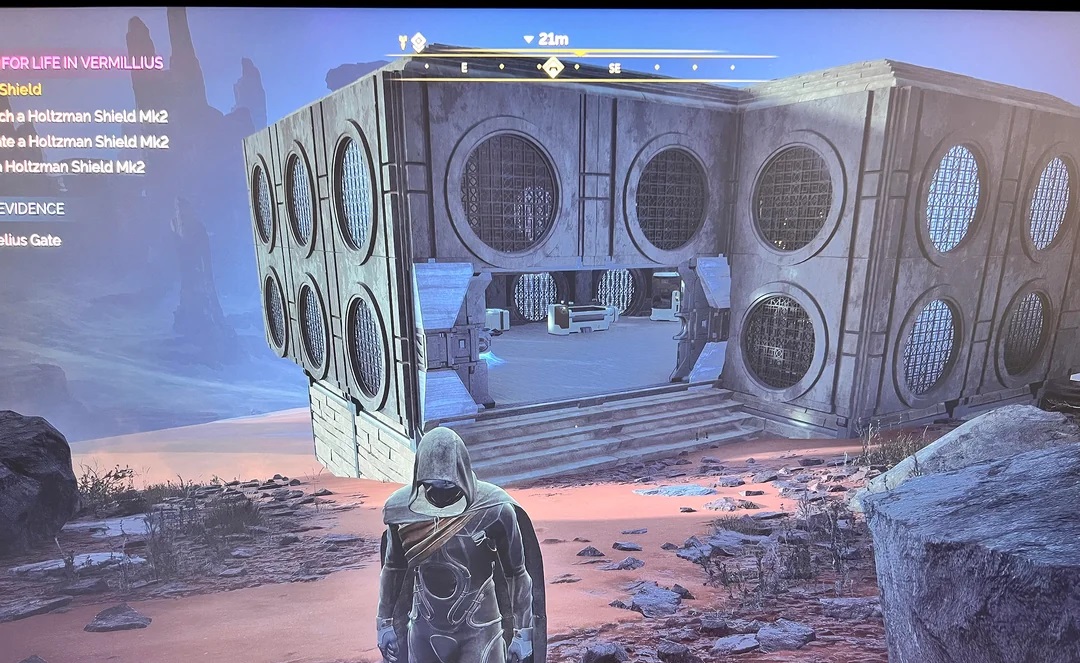Open the Evidence quest tracker entry

pos(32,208)
